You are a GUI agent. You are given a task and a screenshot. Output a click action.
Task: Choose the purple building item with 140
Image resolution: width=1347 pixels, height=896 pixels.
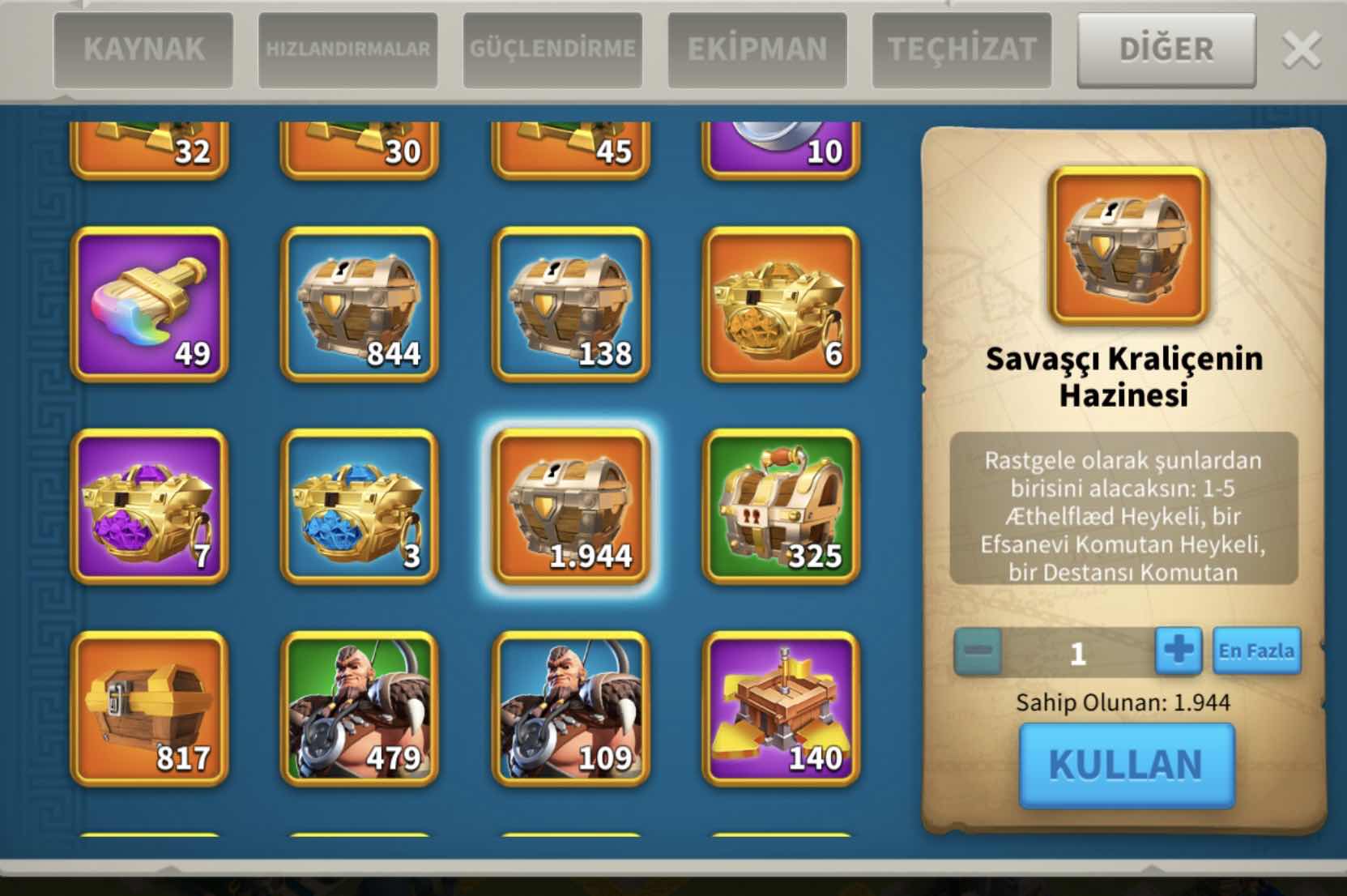(x=781, y=709)
